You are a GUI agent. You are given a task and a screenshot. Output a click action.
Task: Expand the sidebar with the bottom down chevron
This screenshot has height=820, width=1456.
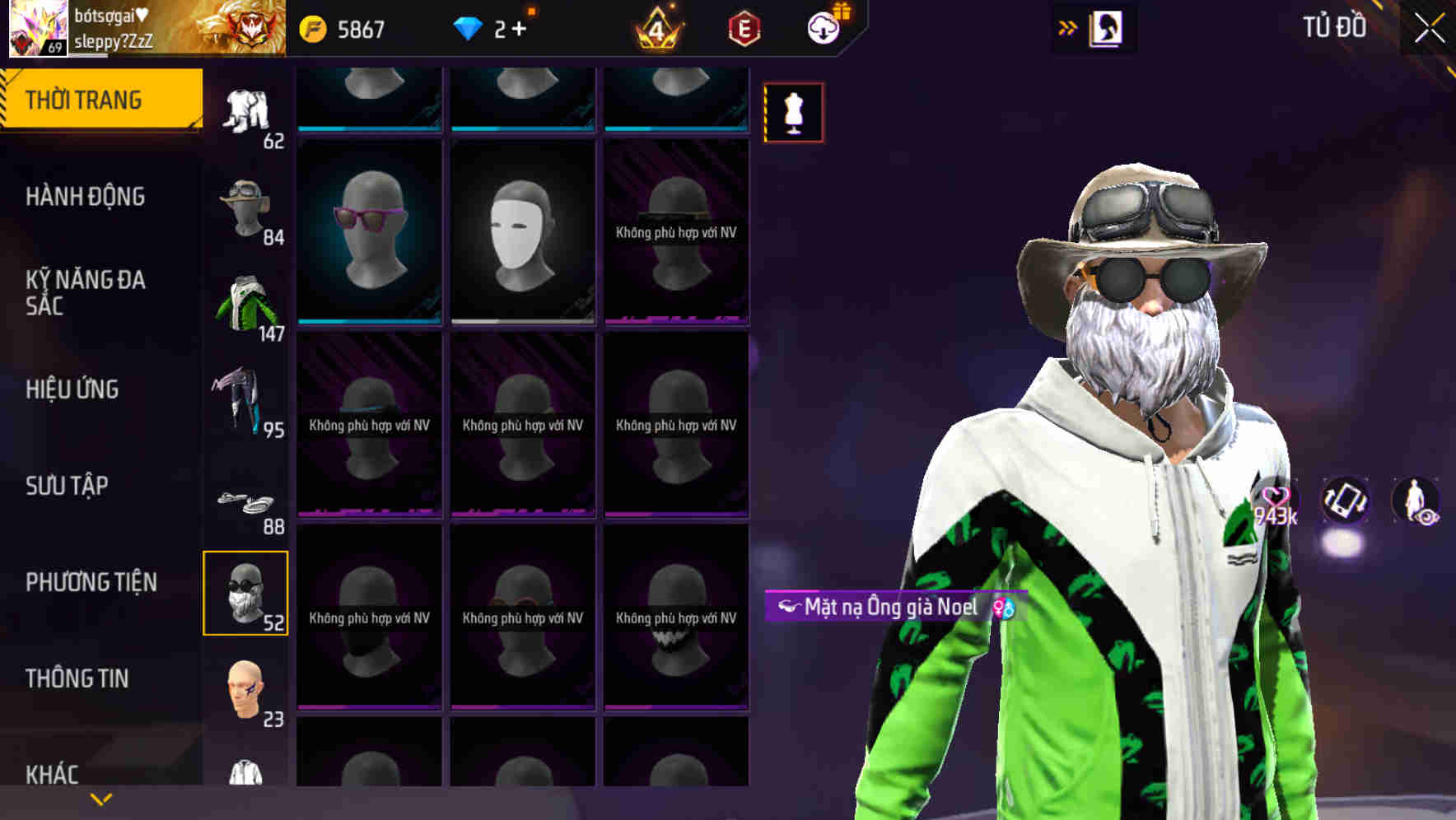tap(99, 799)
